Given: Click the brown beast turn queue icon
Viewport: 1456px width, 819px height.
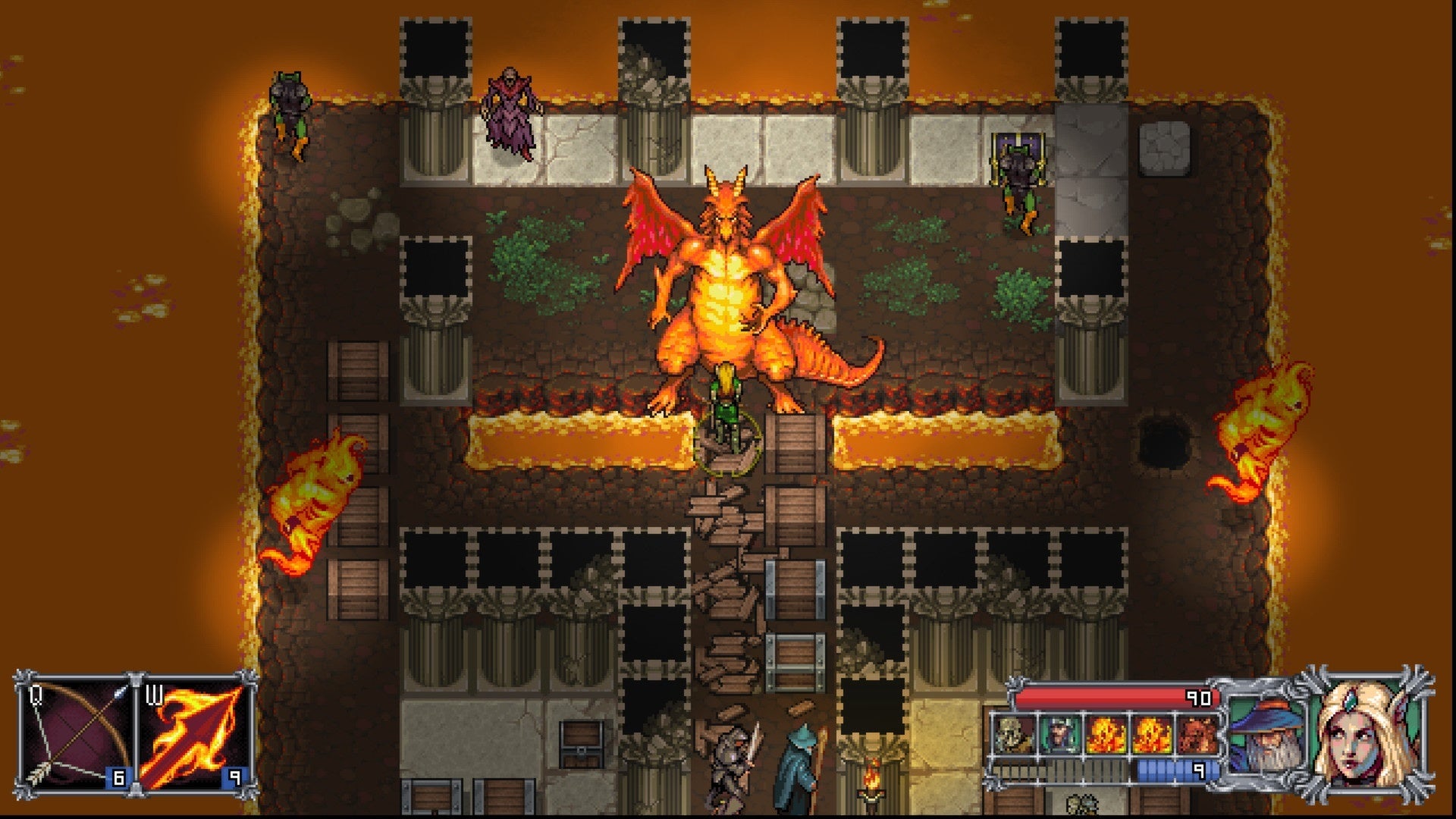Looking at the screenshot, I should (1197, 734).
